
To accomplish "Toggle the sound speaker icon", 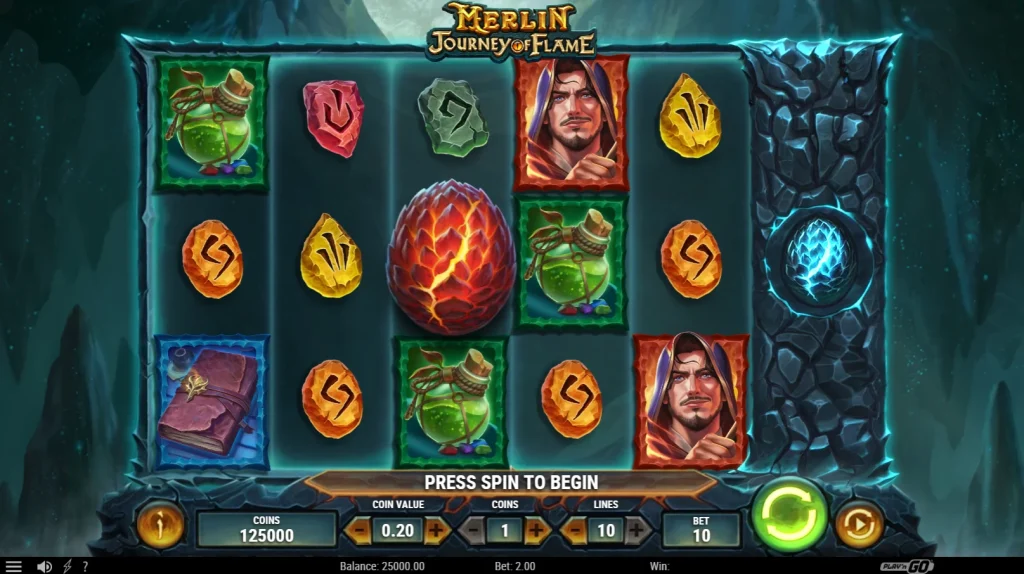I will click(44, 566).
